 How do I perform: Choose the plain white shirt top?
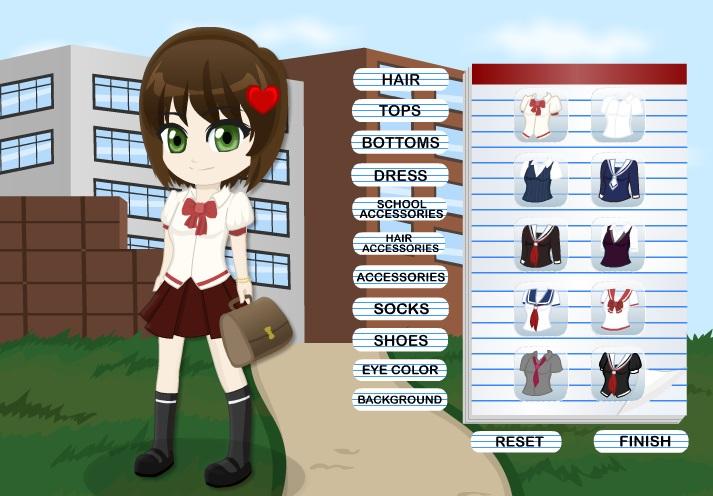pos(618,115)
